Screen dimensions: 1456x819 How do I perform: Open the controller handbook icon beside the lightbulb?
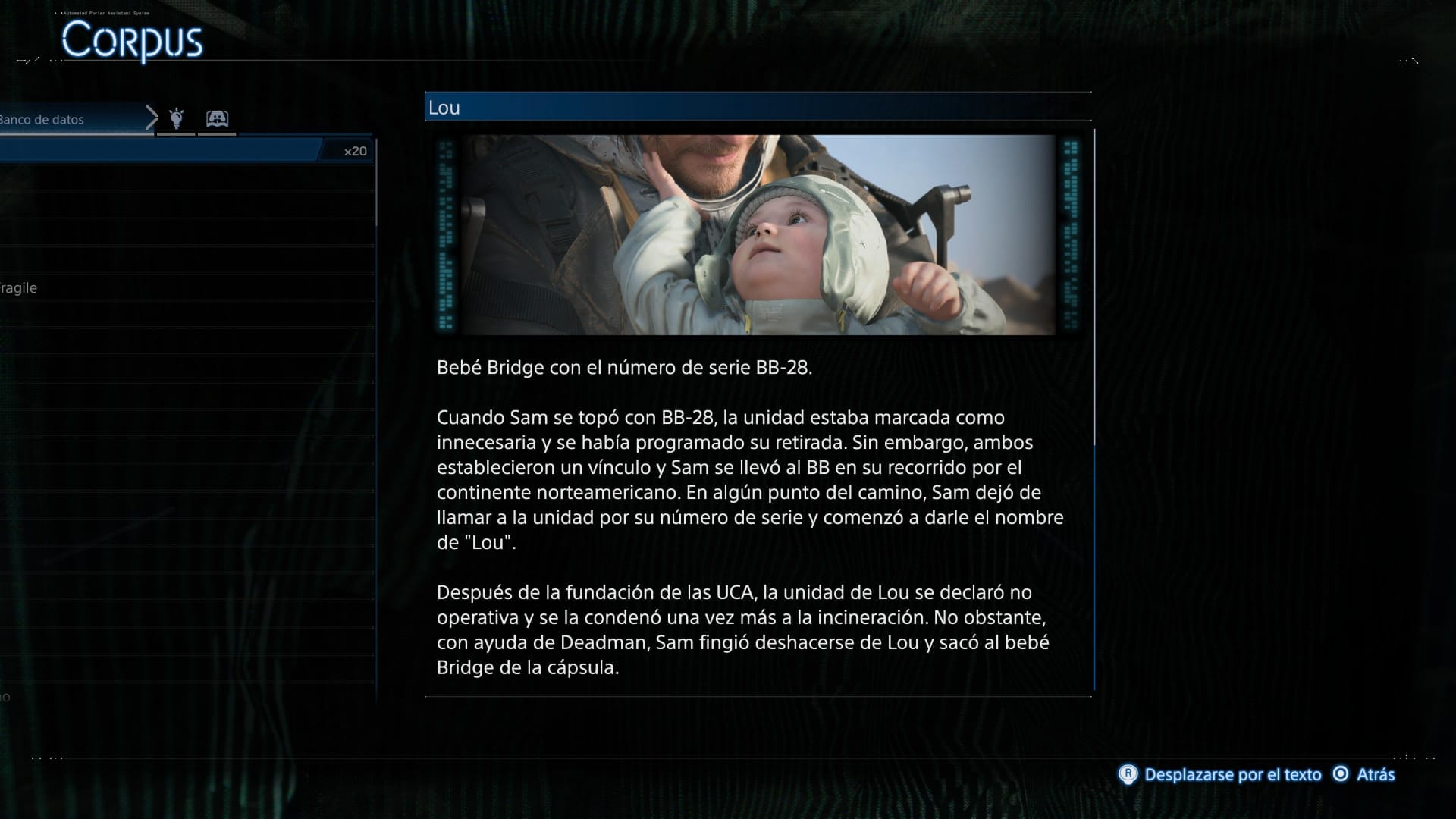(217, 118)
